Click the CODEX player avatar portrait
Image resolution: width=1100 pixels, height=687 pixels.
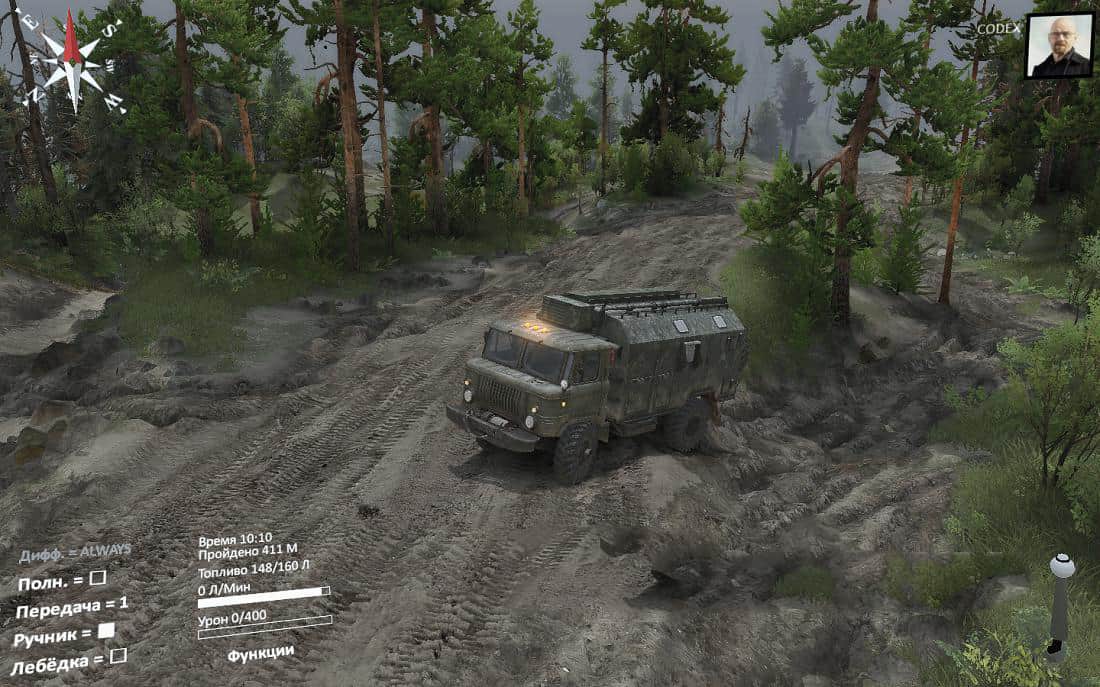click(1059, 45)
